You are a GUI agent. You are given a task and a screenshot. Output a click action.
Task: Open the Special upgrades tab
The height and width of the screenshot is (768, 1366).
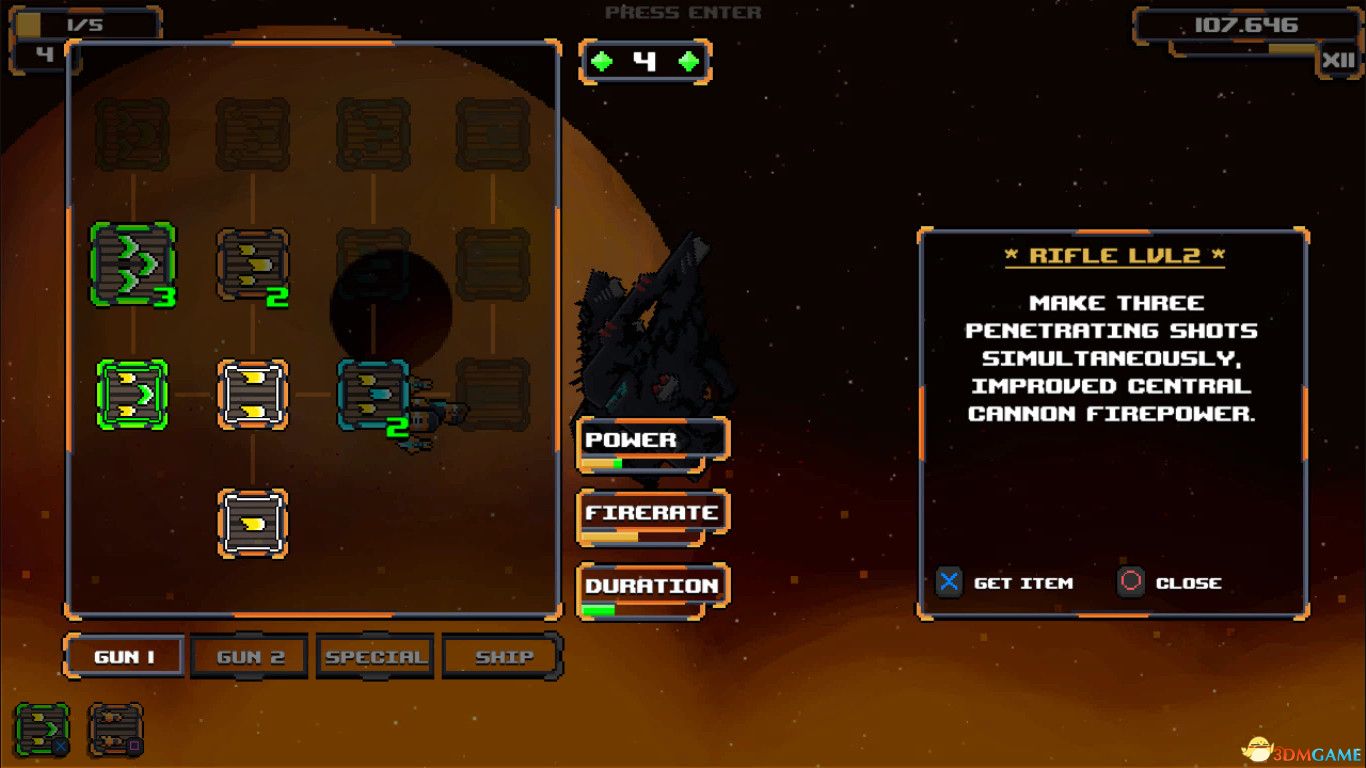coord(375,657)
